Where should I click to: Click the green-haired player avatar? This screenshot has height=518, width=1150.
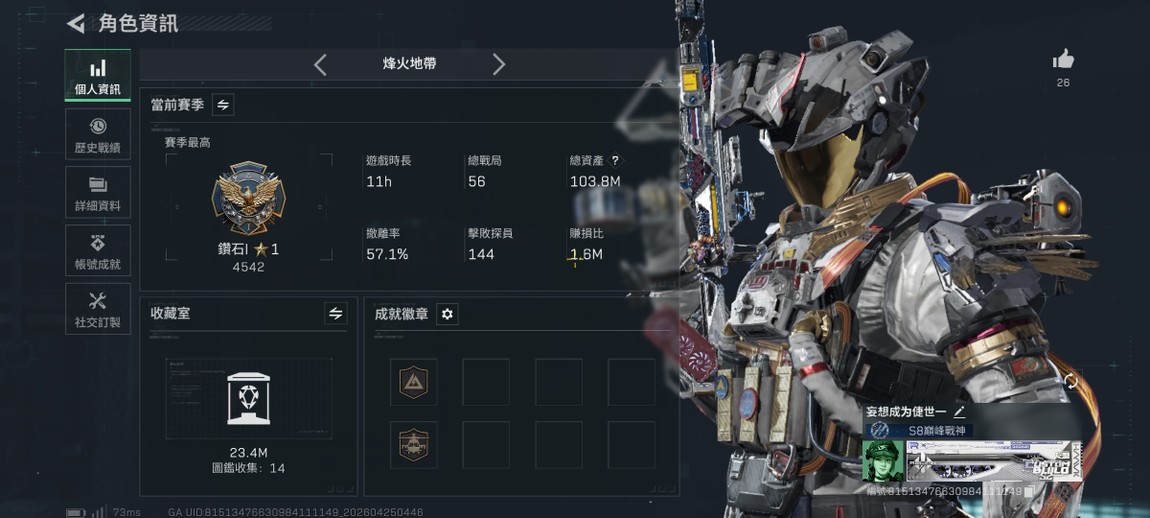882,461
